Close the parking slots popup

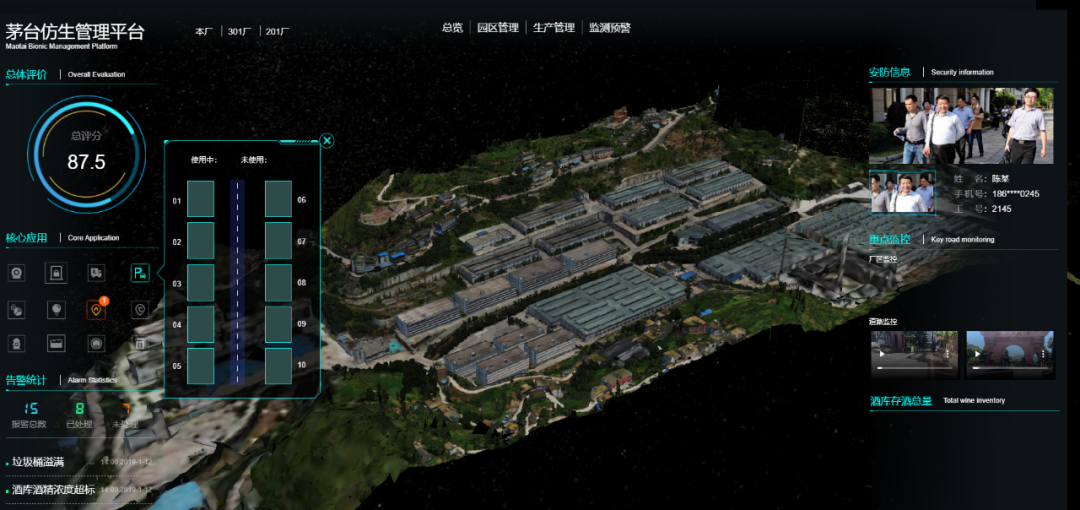click(x=327, y=141)
